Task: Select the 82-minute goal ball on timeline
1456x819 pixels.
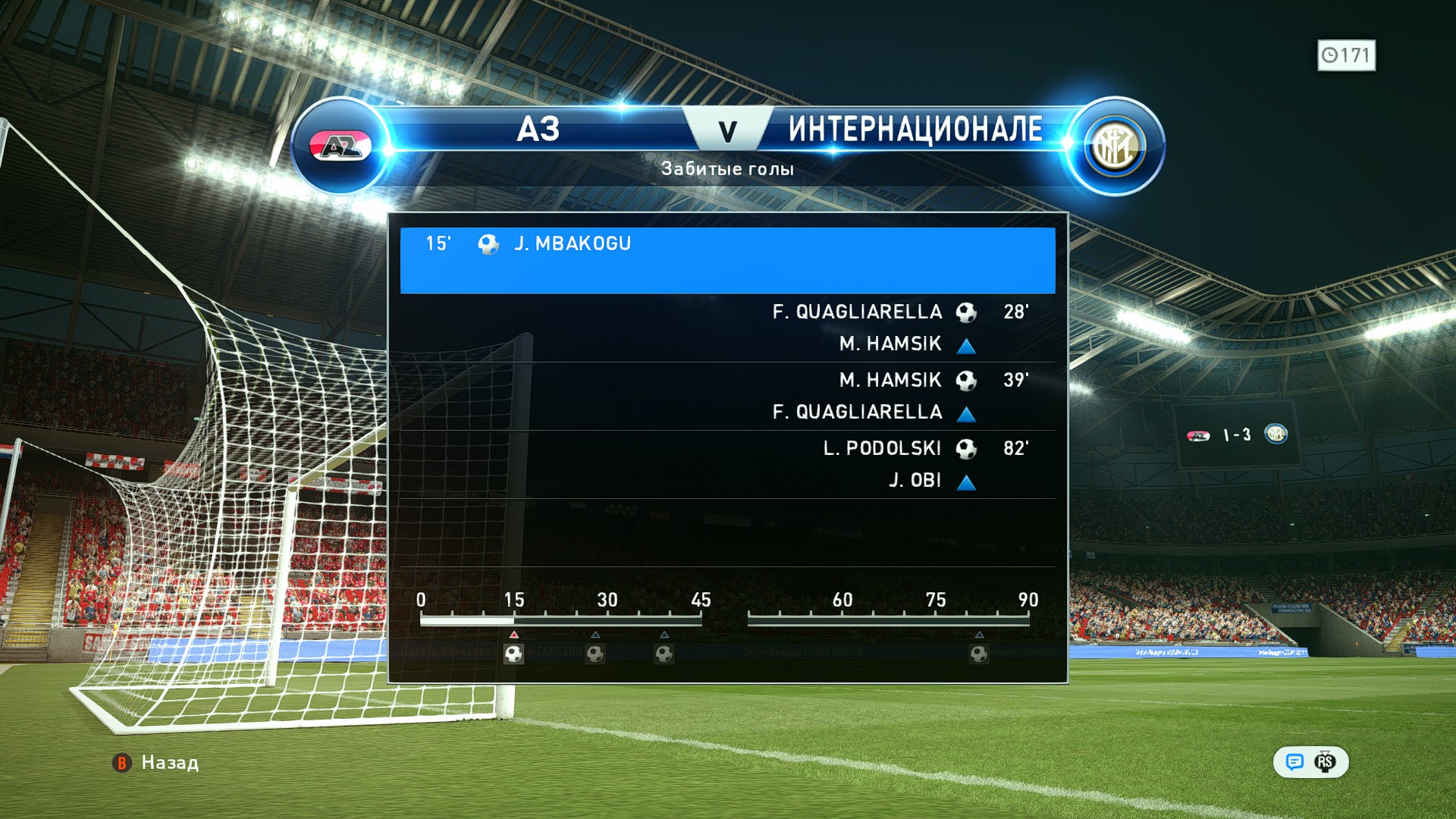Action: (x=979, y=654)
